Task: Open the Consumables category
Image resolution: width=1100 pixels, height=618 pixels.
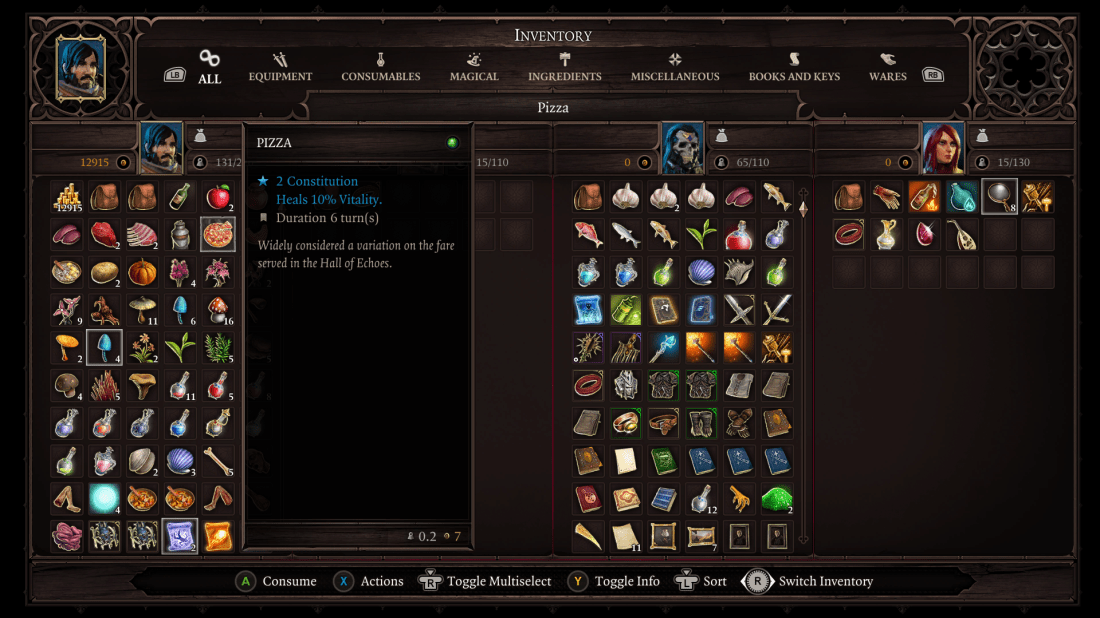Action: click(x=380, y=67)
